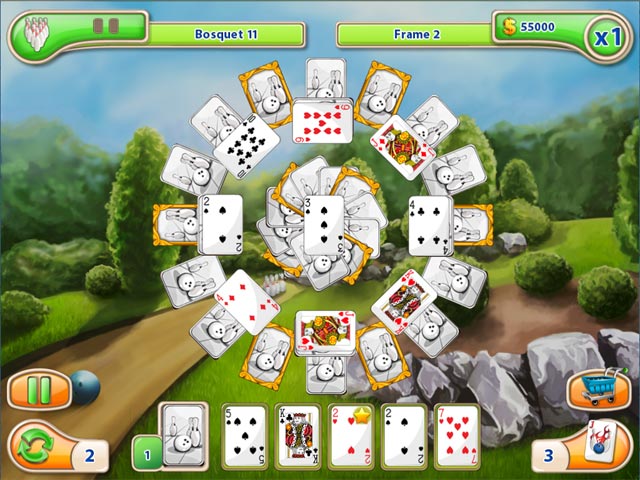This screenshot has width=640, height=480.
Task: Select the 7 of hearts hand card
Action: tap(457, 437)
